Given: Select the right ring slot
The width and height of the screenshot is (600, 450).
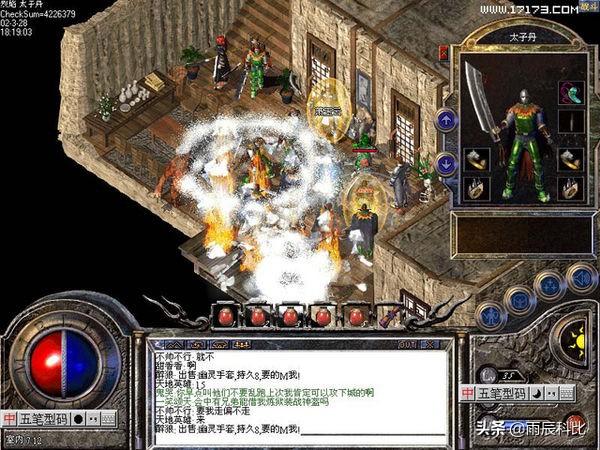Looking at the screenshot, I should pos(571,187).
